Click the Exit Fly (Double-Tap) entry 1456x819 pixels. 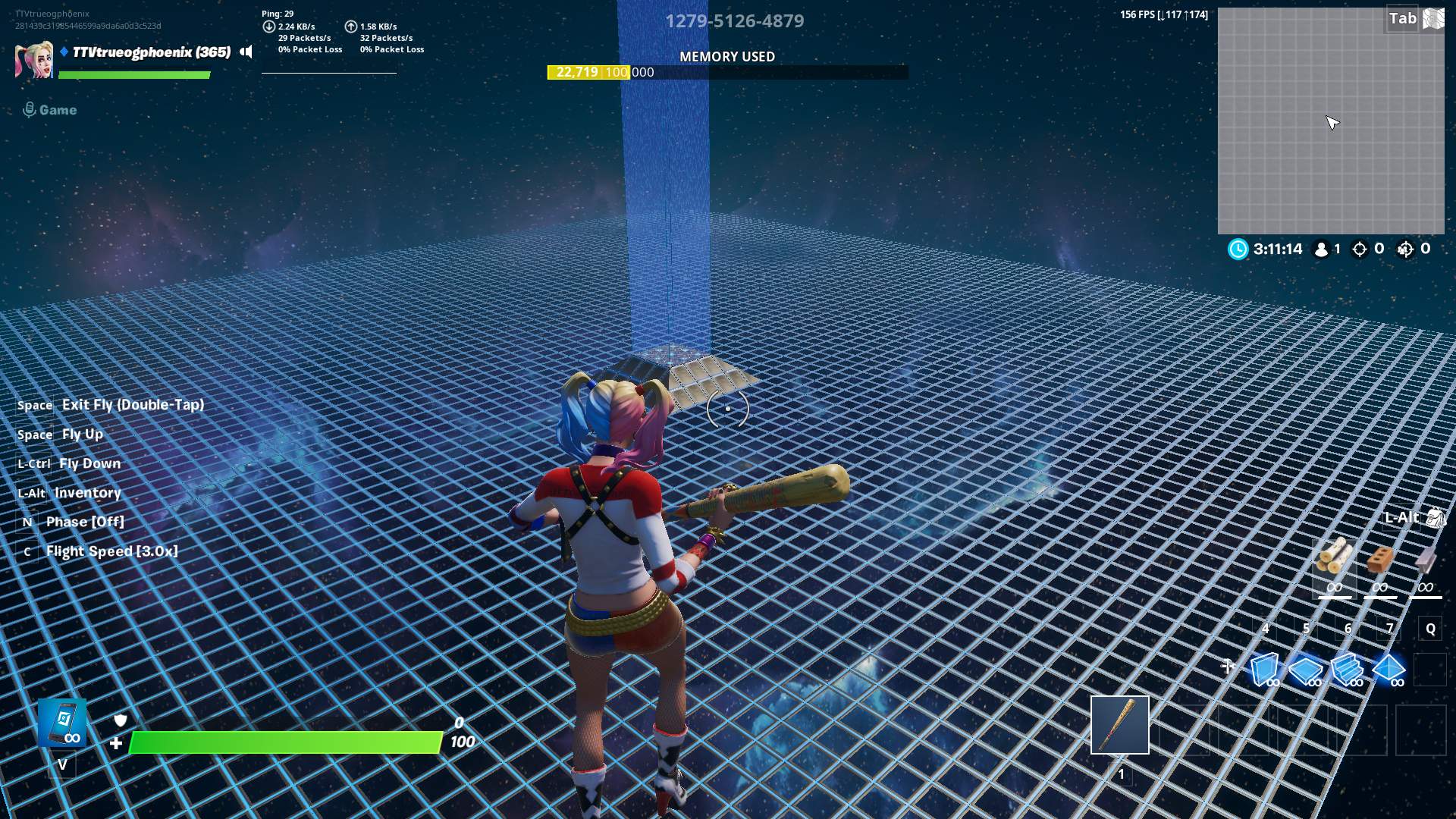(133, 404)
